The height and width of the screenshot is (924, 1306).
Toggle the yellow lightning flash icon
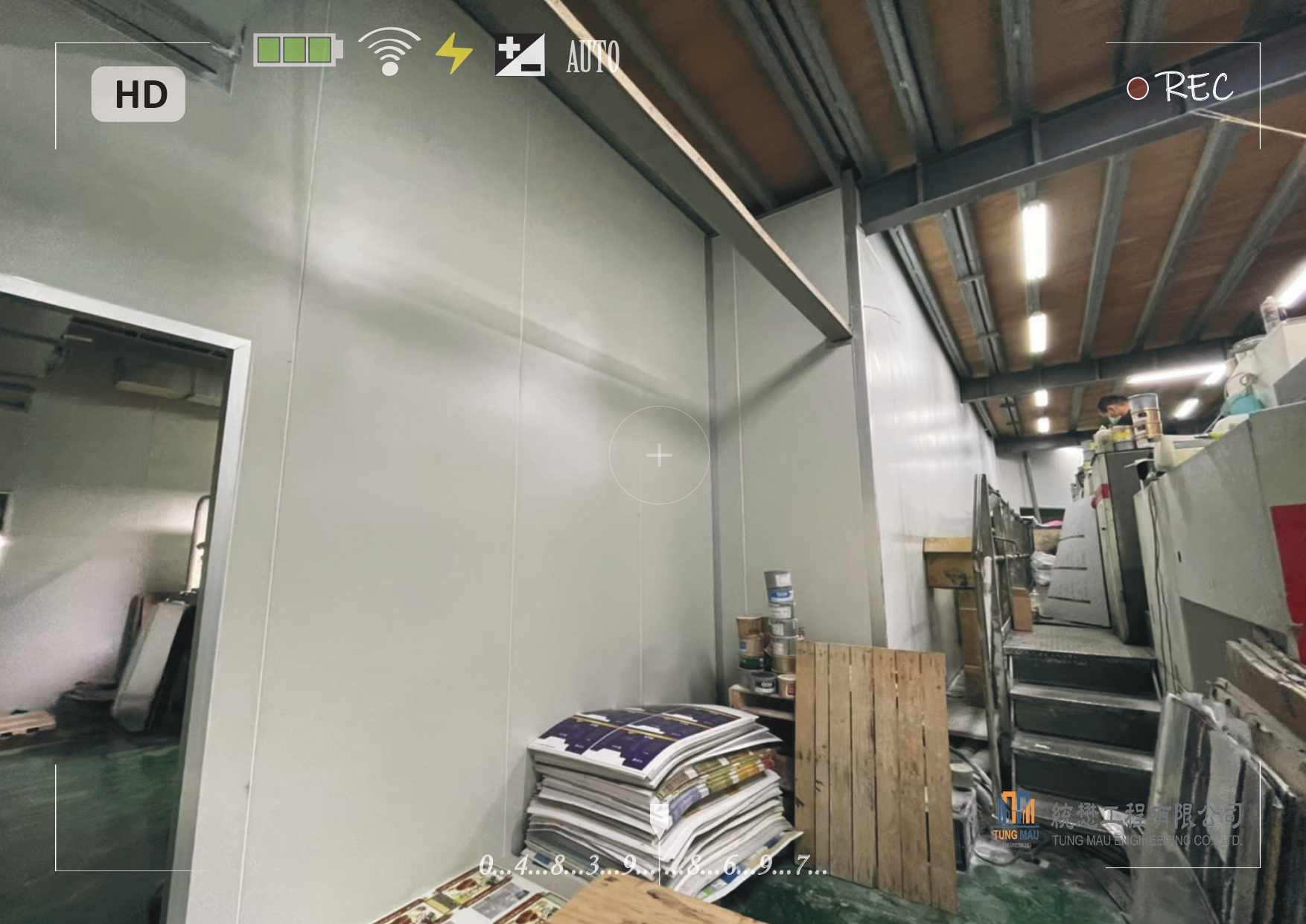[x=453, y=54]
